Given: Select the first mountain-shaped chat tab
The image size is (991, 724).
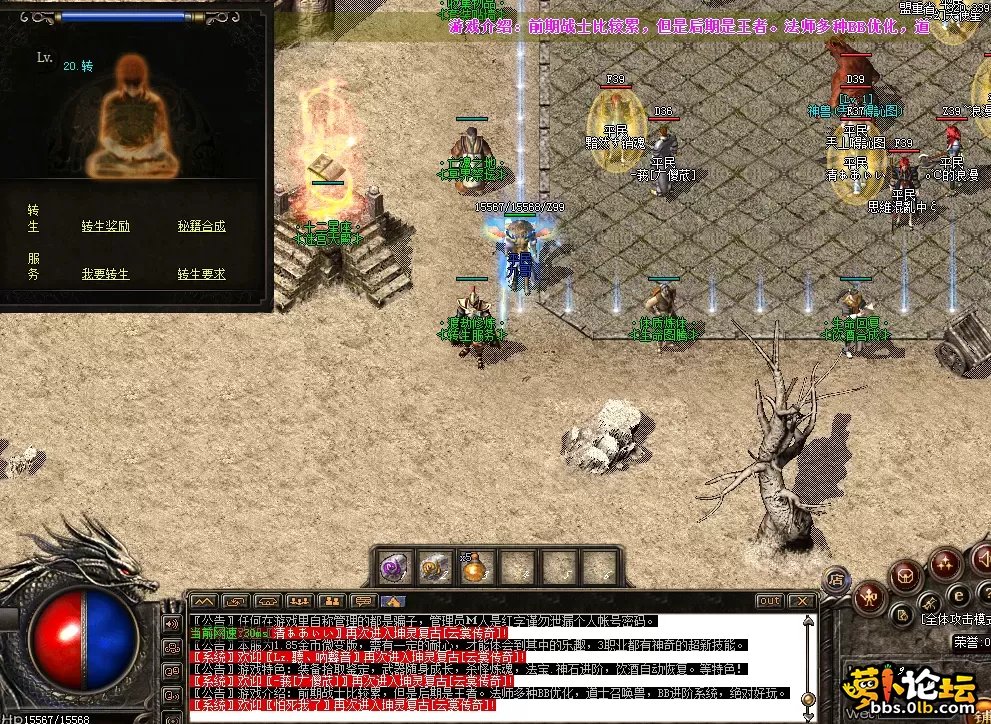Looking at the screenshot, I should tap(204, 601).
